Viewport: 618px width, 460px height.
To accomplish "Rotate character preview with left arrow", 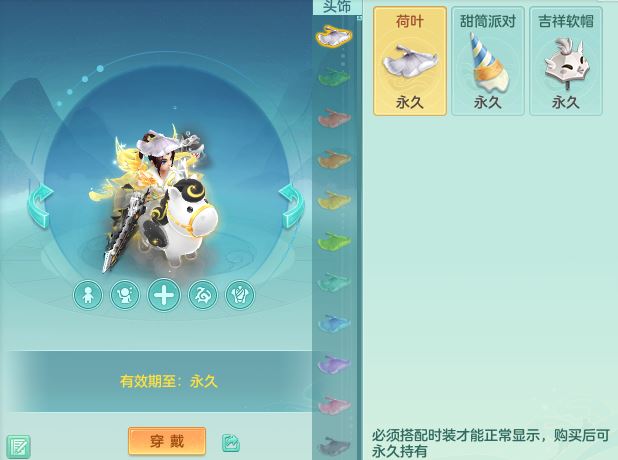I will point(41,205).
